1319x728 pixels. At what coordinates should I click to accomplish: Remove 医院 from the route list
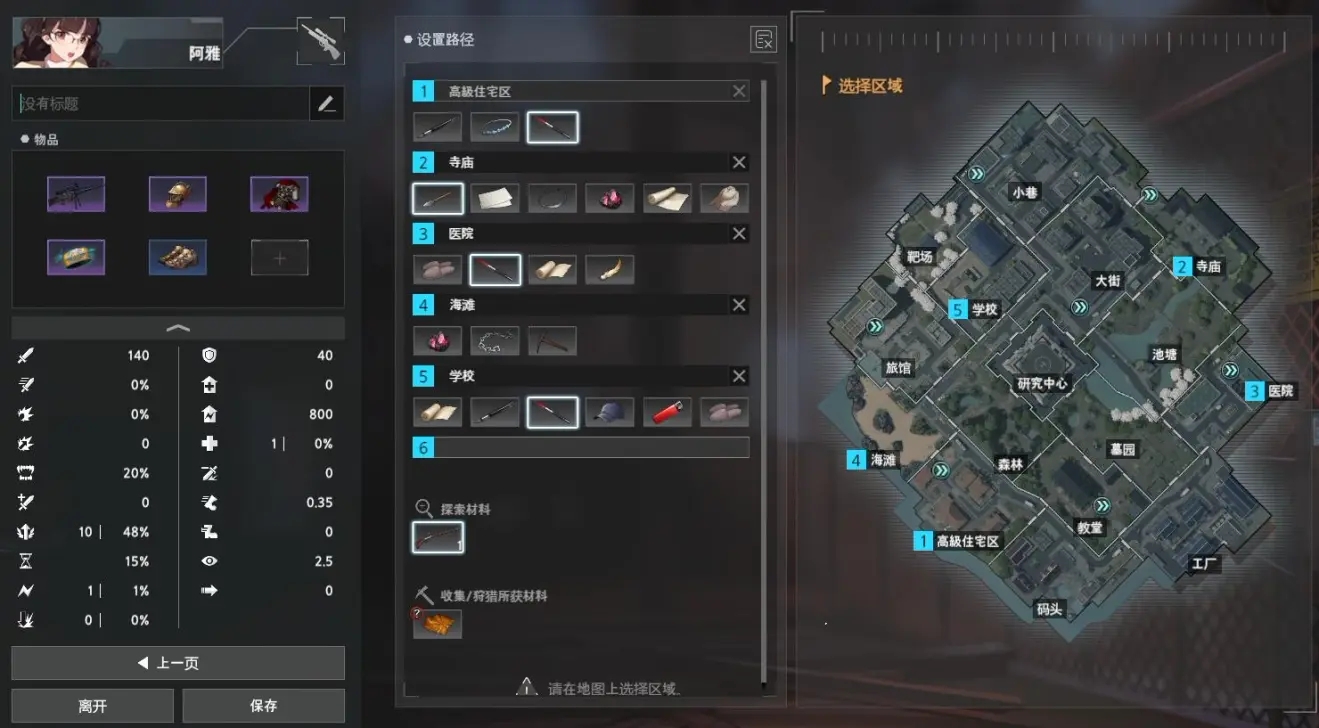[739, 233]
